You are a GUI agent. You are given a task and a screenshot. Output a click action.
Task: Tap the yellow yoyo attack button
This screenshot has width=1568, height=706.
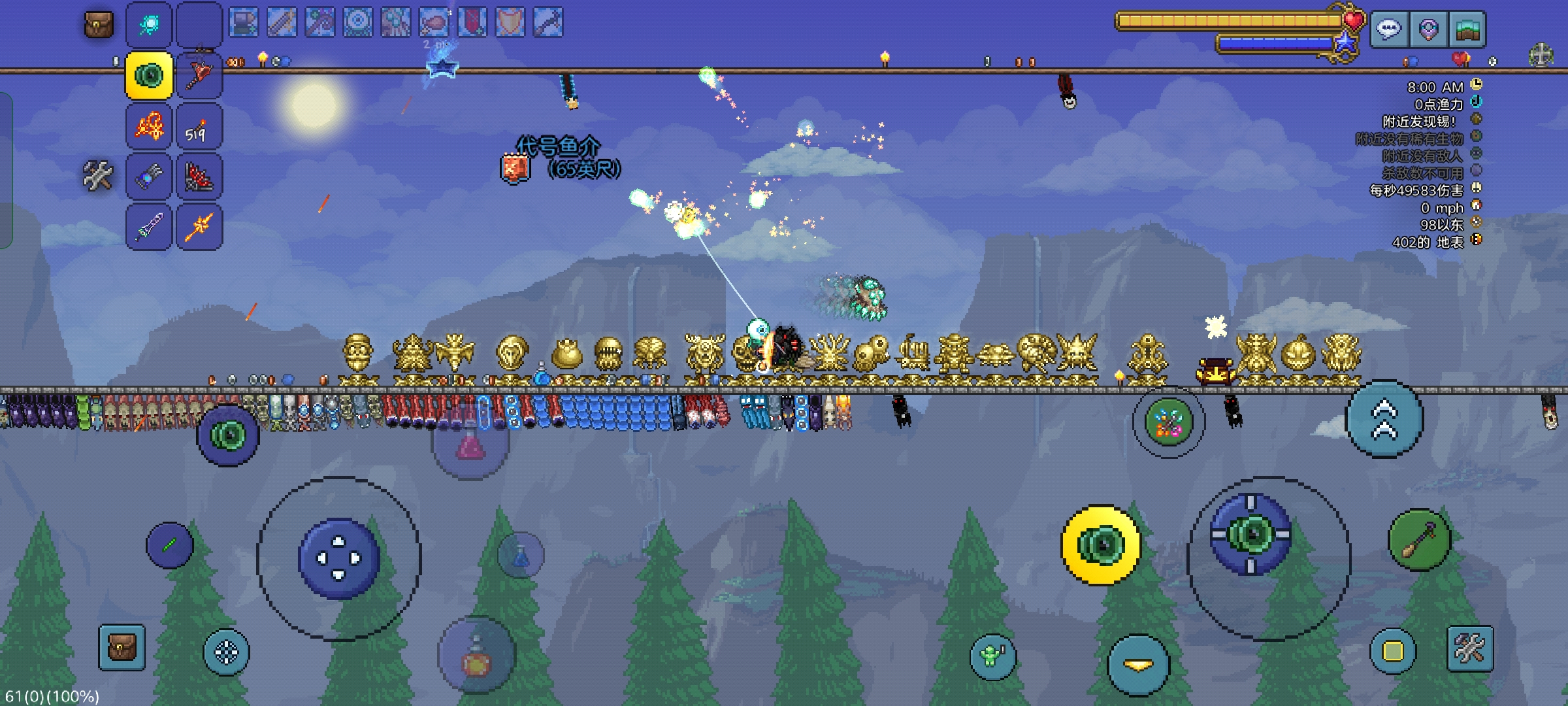coord(1100,545)
